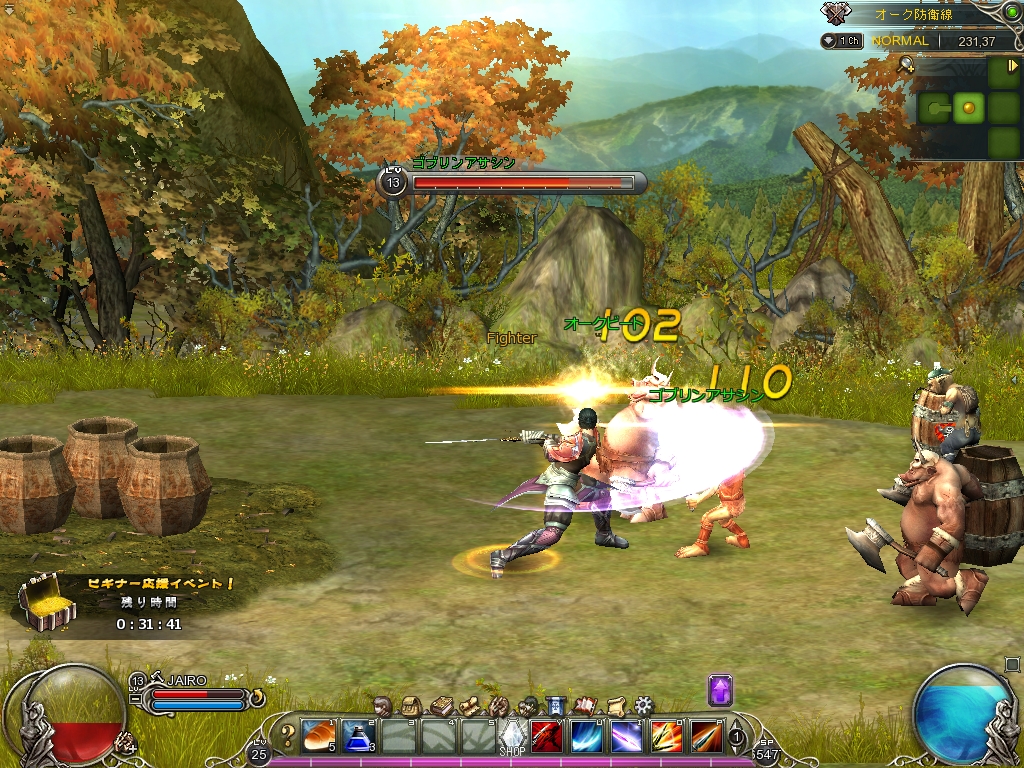Toggle the hotbar page switcher numbered 1
The image size is (1024, 768).
click(737, 738)
